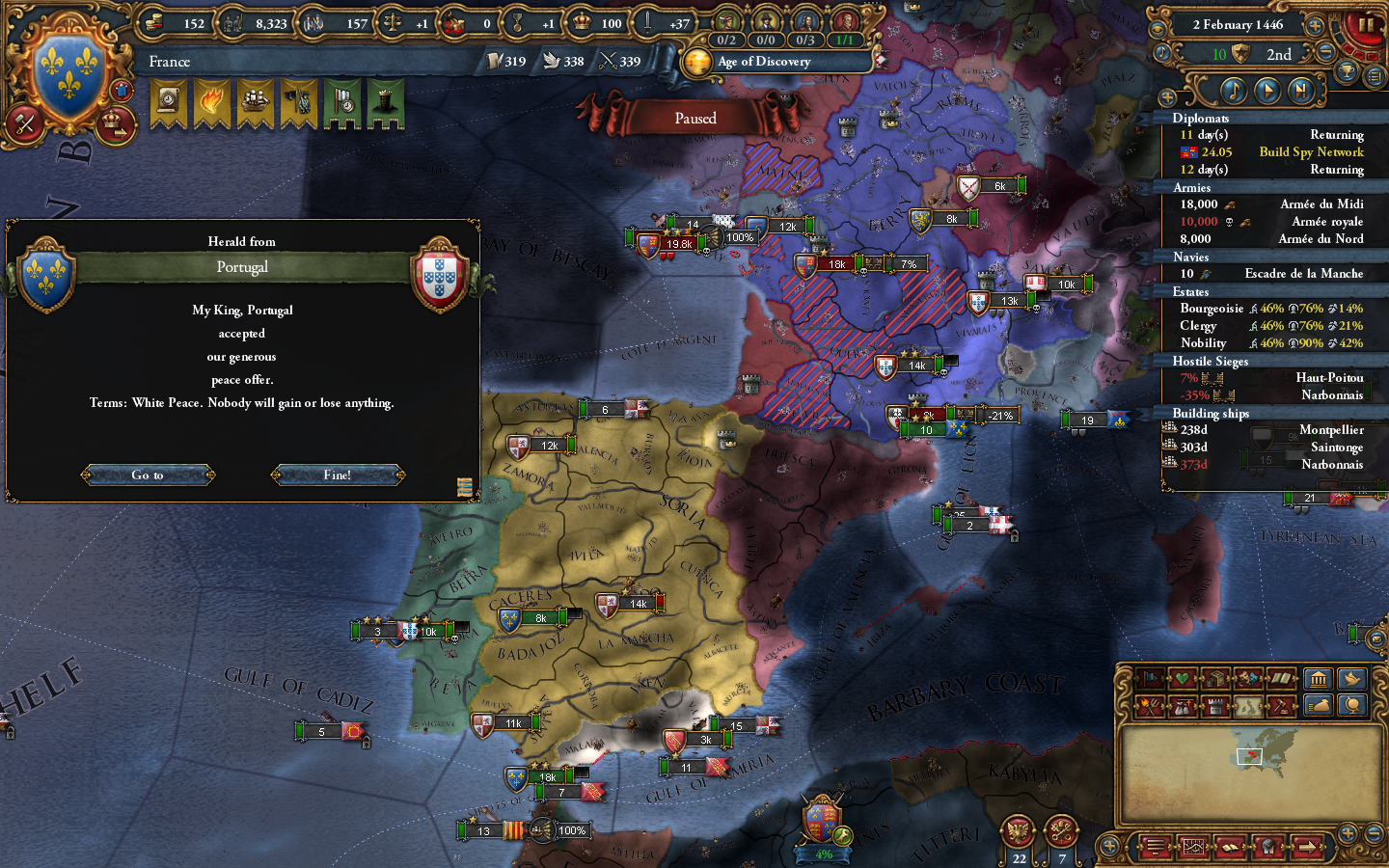Unpause the game with the pause button
Screen dimensions: 1389x868
[1368, 27]
